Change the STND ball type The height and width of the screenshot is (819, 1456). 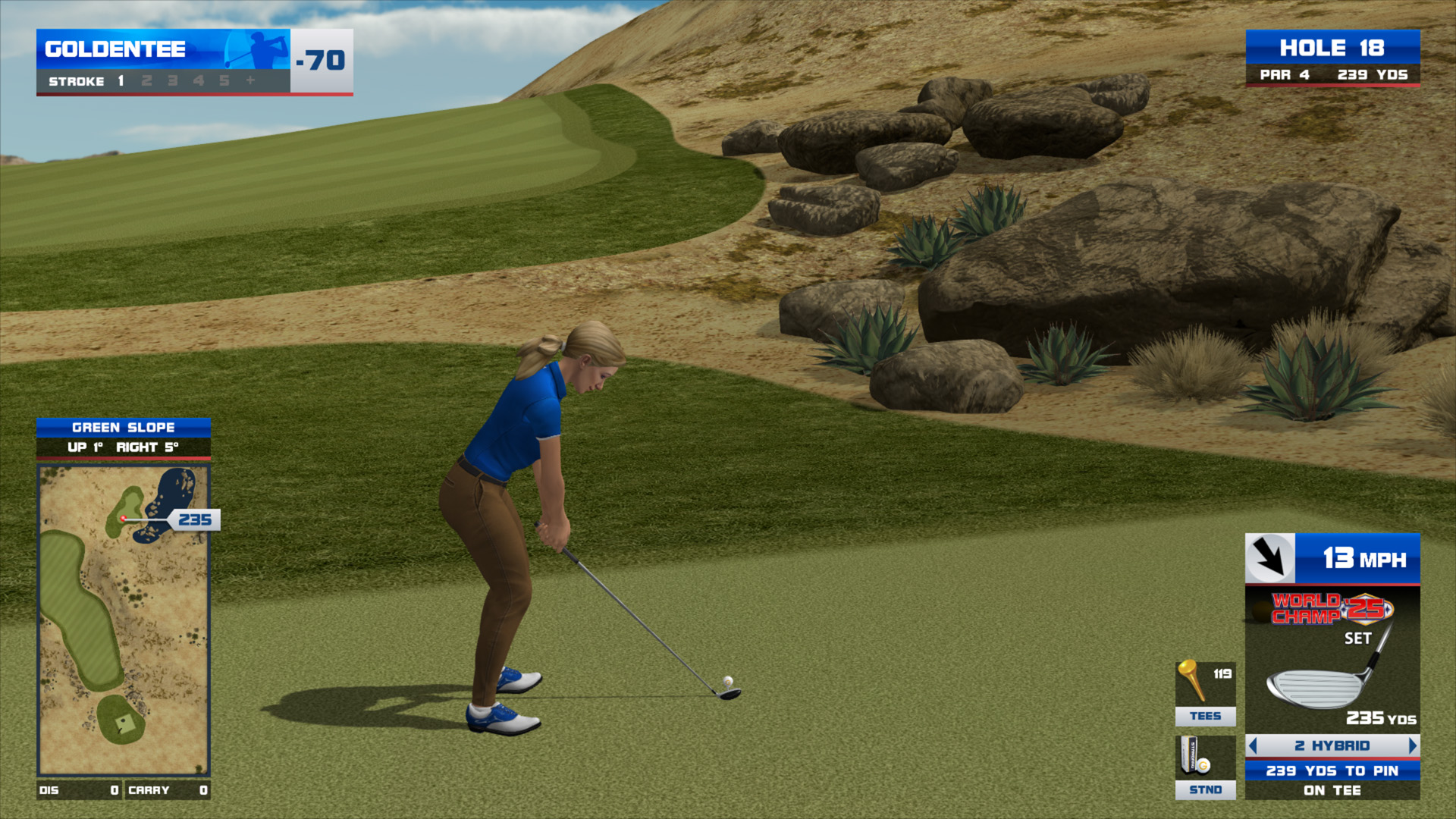coord(1205,767)
